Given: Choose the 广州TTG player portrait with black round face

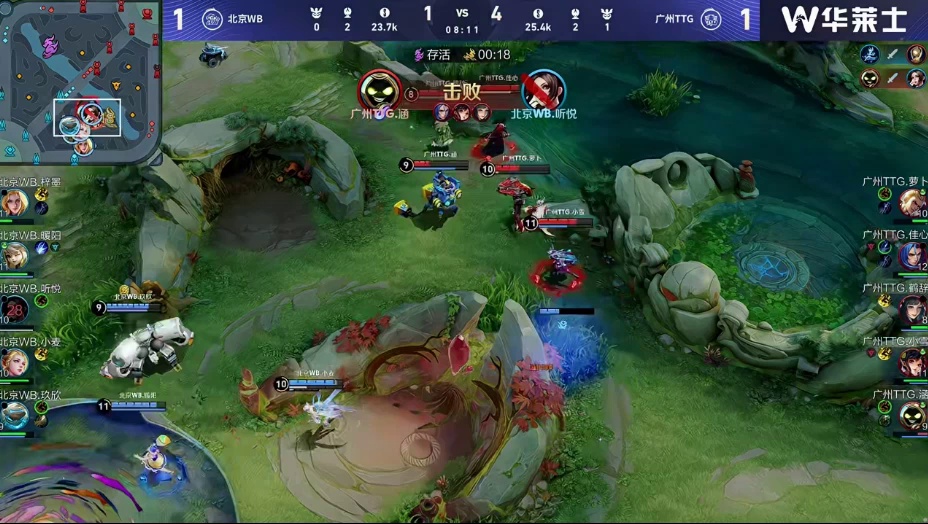Looking at the screenshot, I should [x=912, y=415].
